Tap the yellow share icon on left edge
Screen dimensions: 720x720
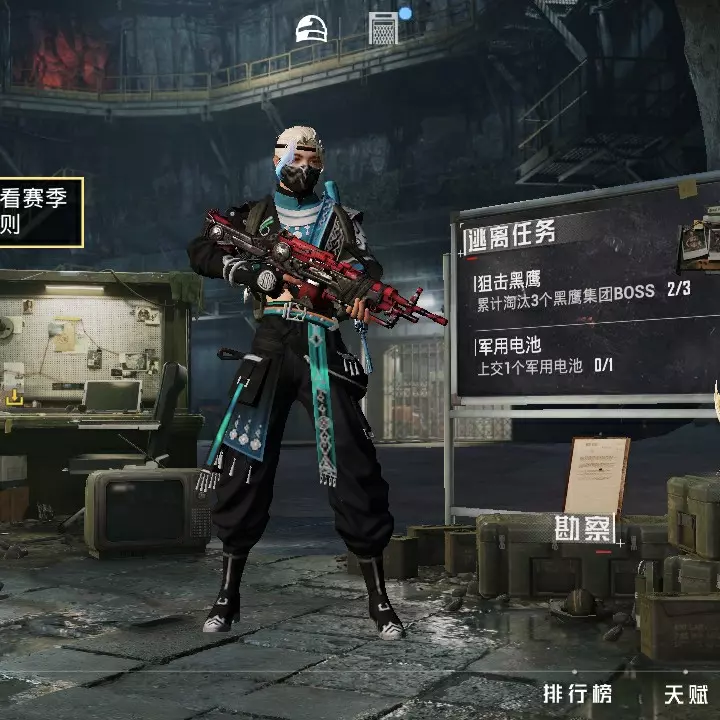[14, 398]
